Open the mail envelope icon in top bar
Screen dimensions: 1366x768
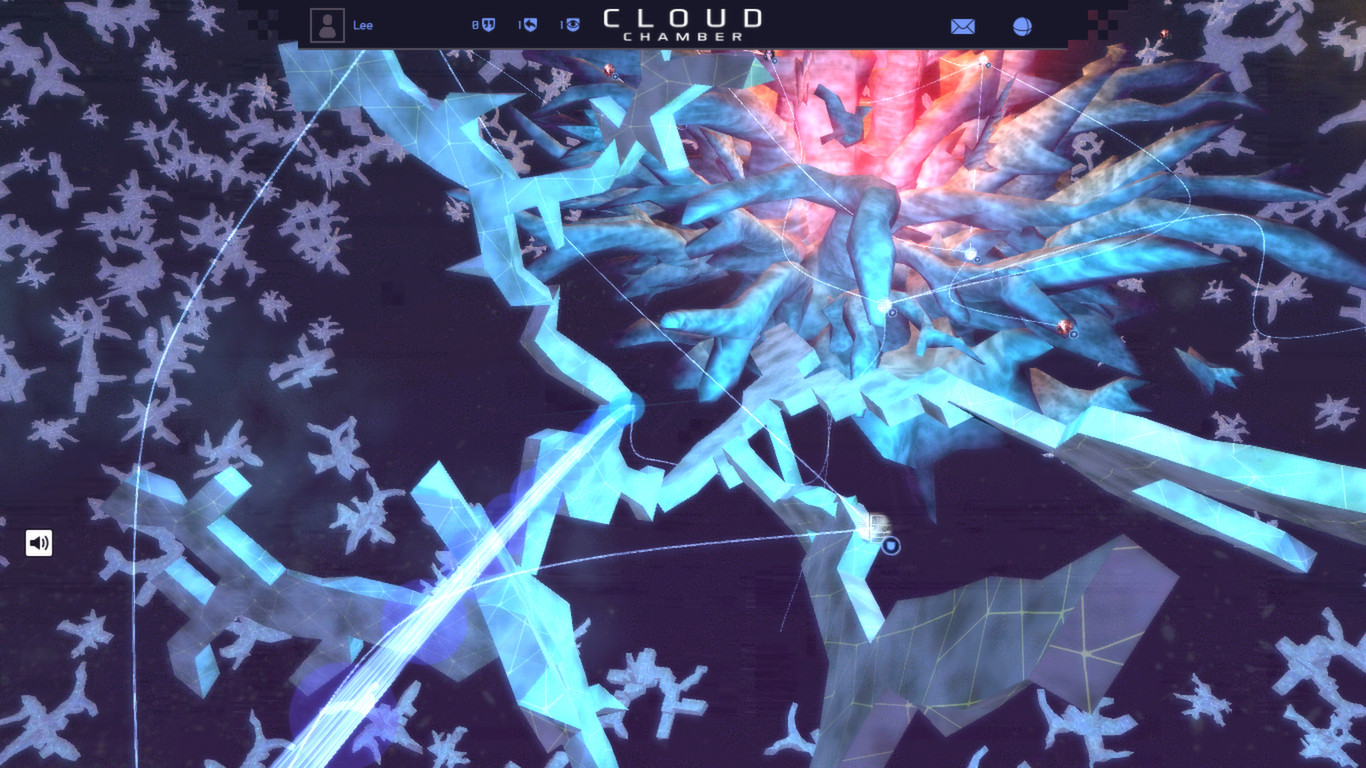pos(962,25)
